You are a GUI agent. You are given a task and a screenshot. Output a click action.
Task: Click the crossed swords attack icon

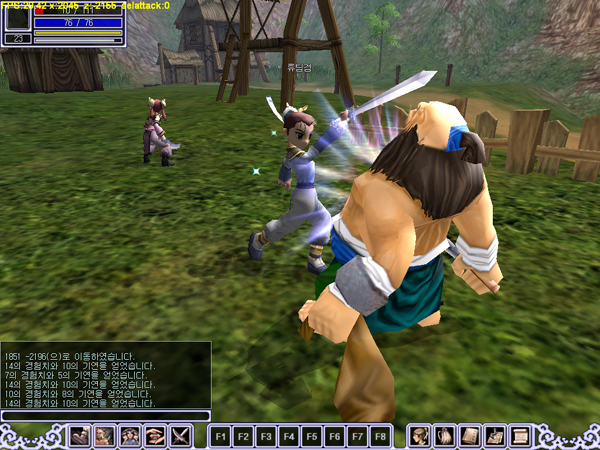pyautogui.click(x=180, y=436)
